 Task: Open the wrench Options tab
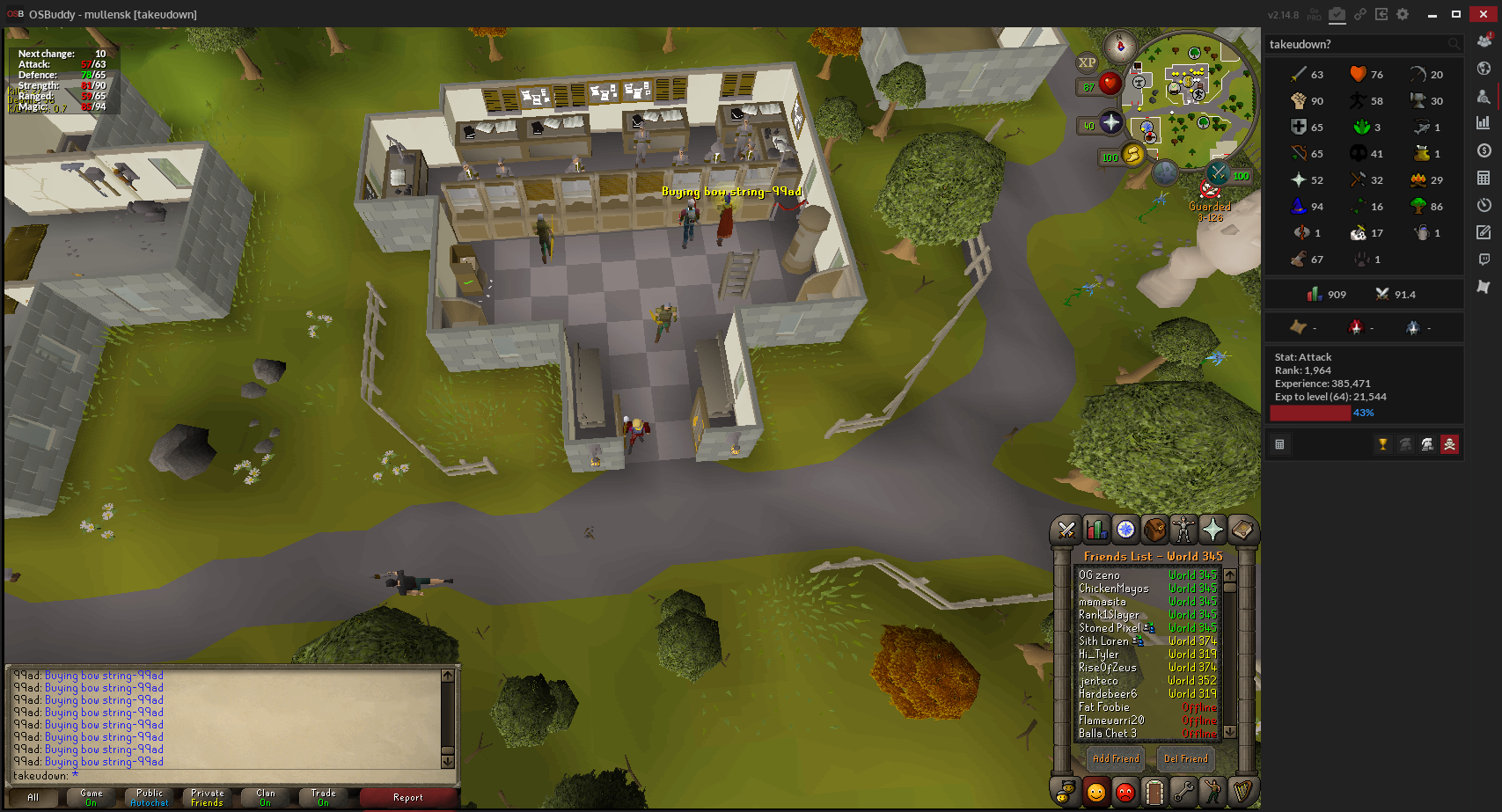(1183, 793)
